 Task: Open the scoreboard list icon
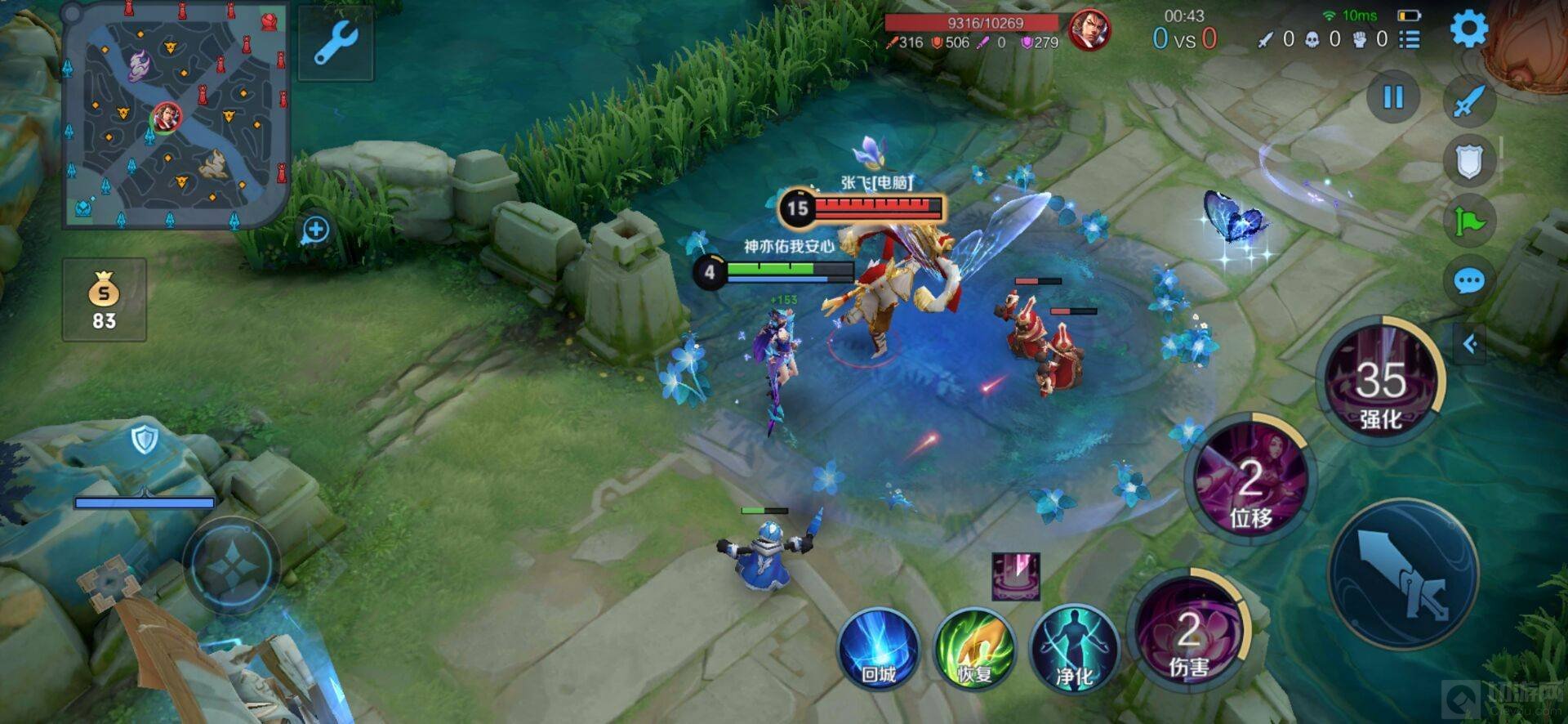1410,39
